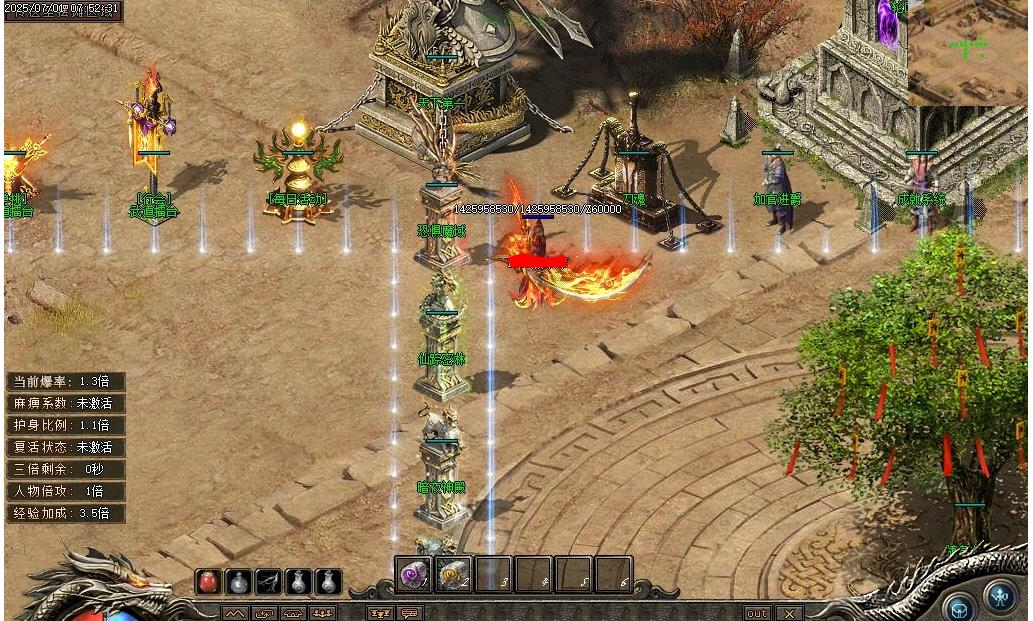Click the X button beside "out"

(789, 613)
